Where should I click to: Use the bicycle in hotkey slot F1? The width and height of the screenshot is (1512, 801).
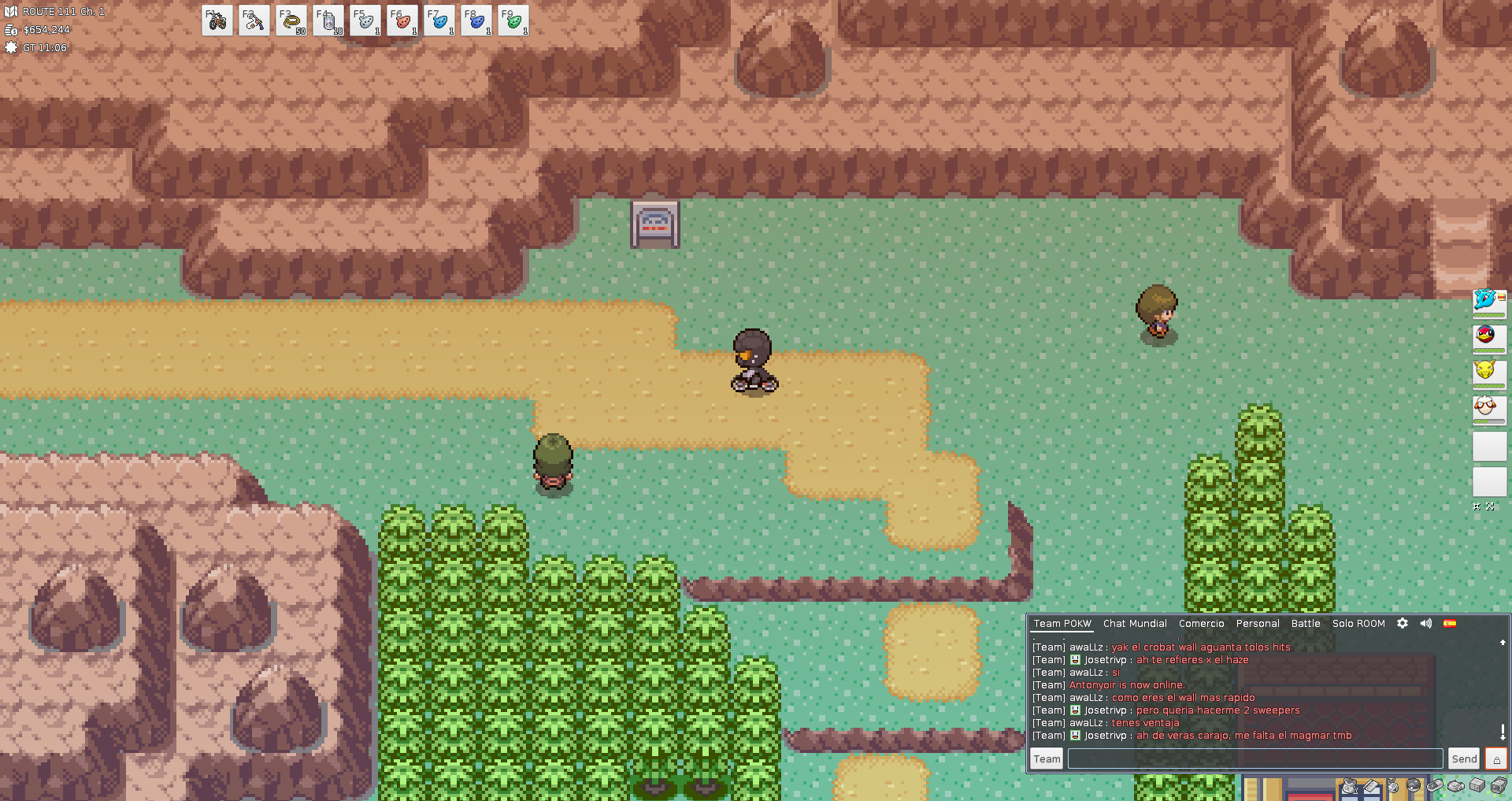217,20
